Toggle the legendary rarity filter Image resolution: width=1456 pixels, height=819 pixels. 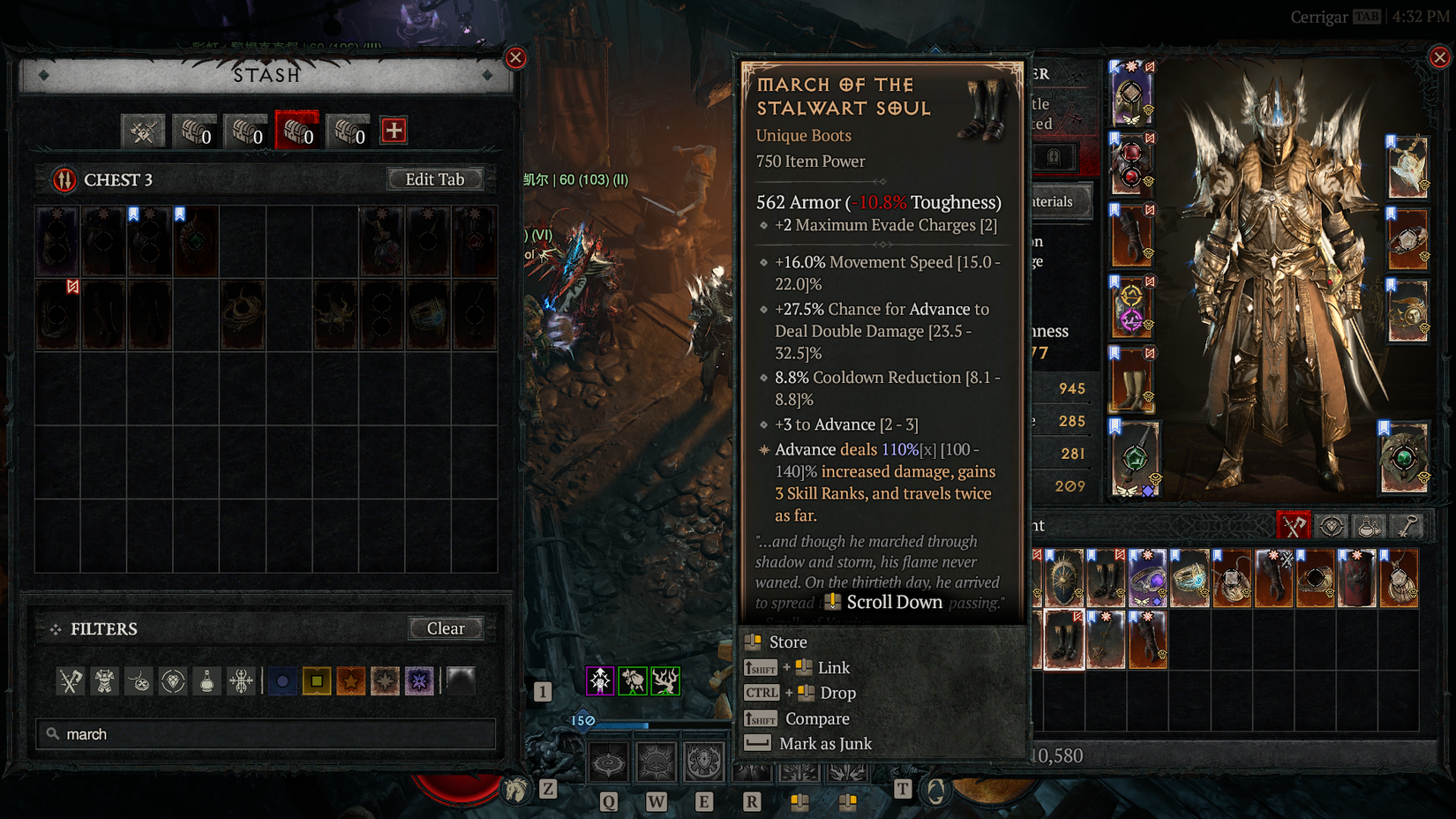pos(350,680)
